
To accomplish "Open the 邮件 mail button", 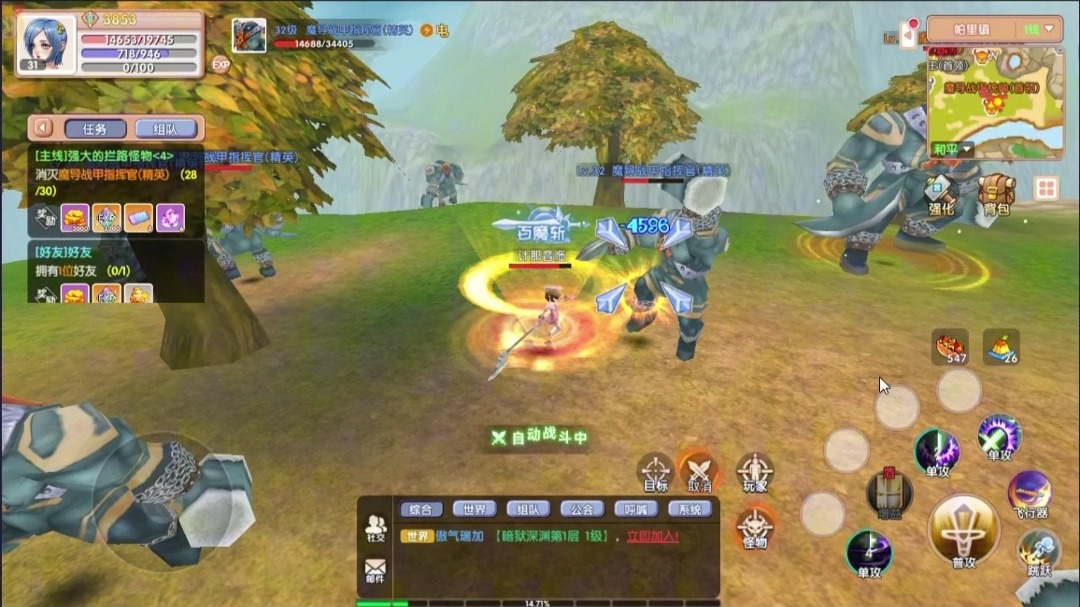I will click(x=375, y=571).
